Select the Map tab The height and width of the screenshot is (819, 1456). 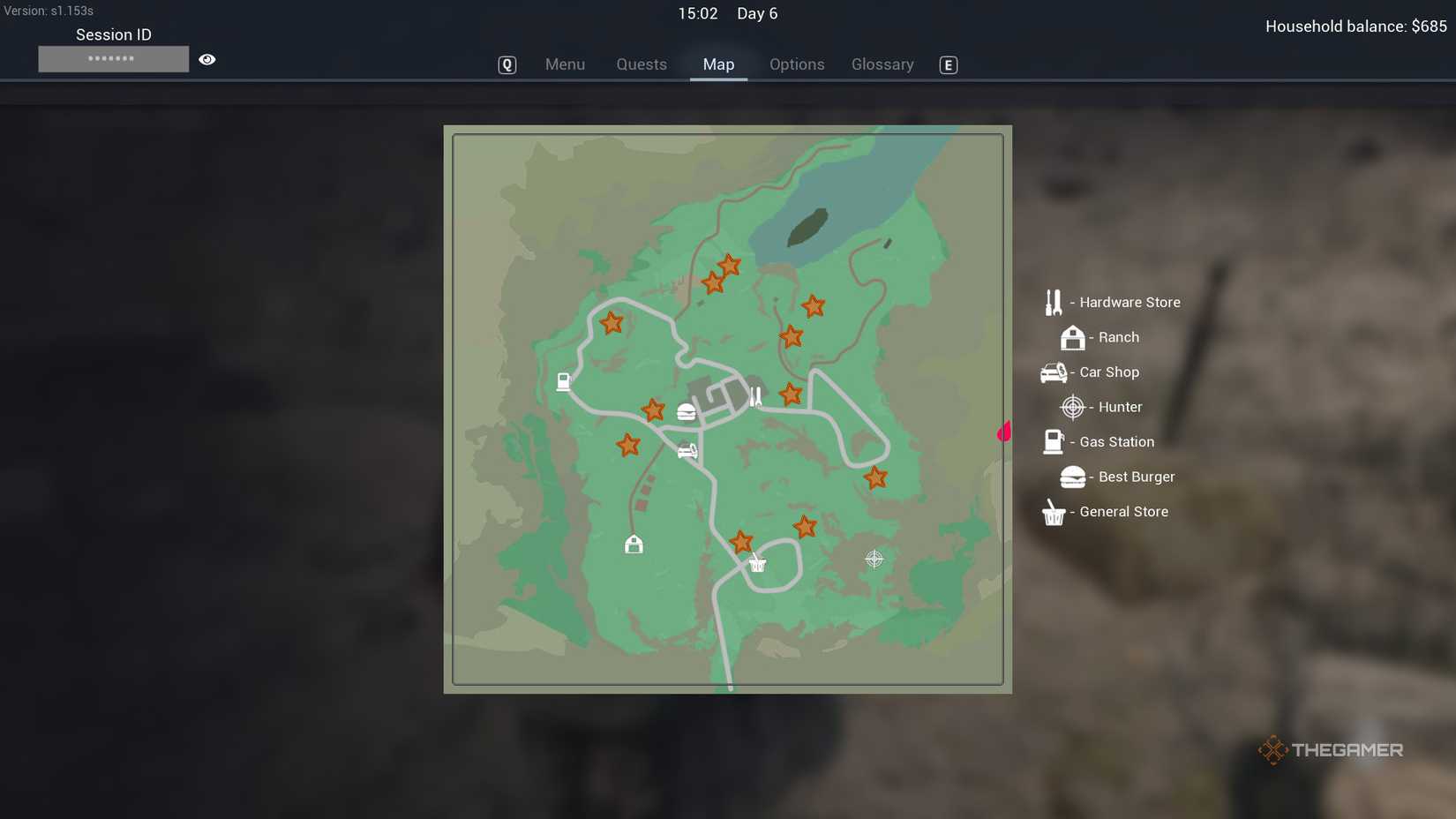(718, 64)
